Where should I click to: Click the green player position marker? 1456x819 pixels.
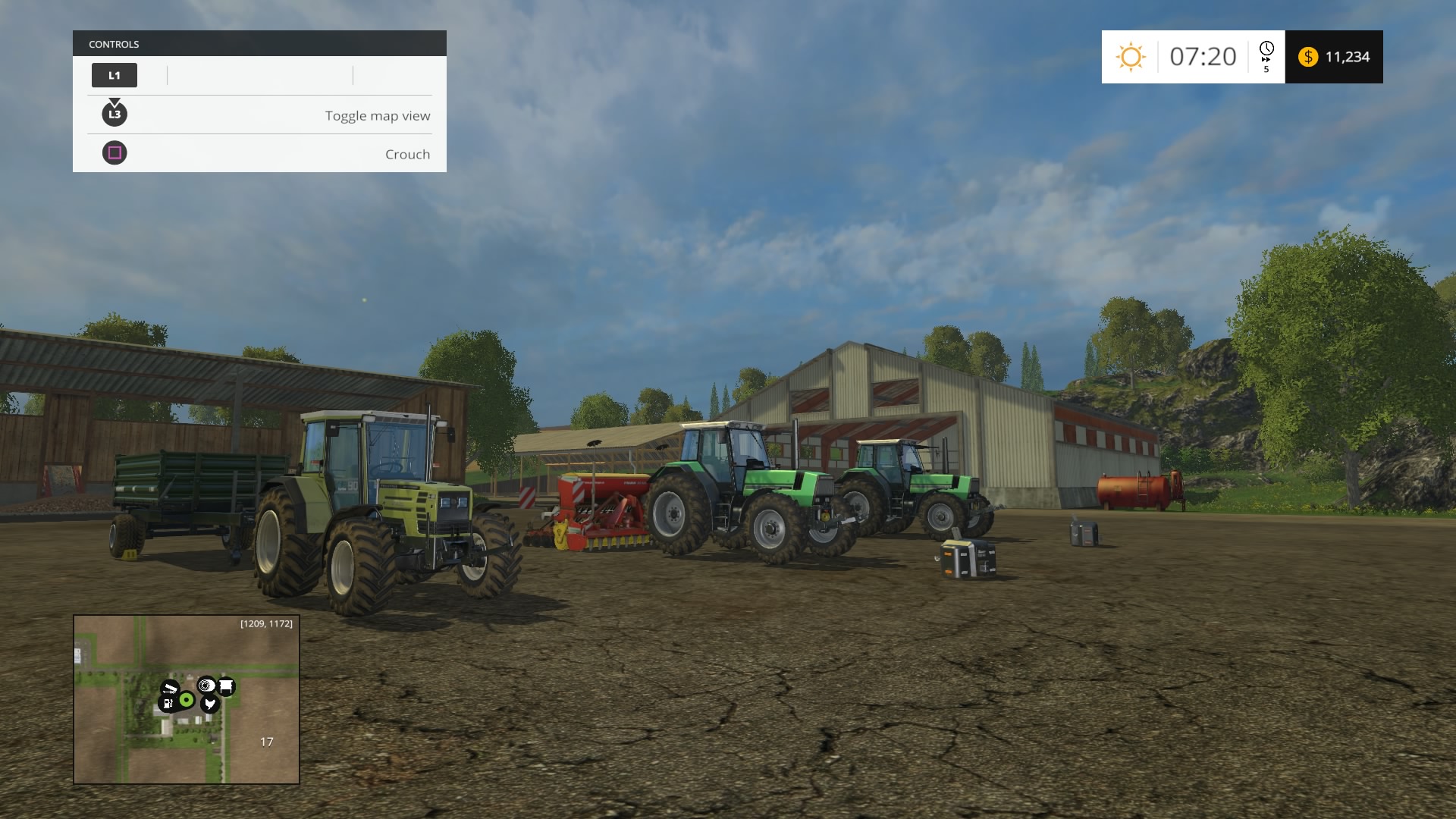tap(187, 699)
